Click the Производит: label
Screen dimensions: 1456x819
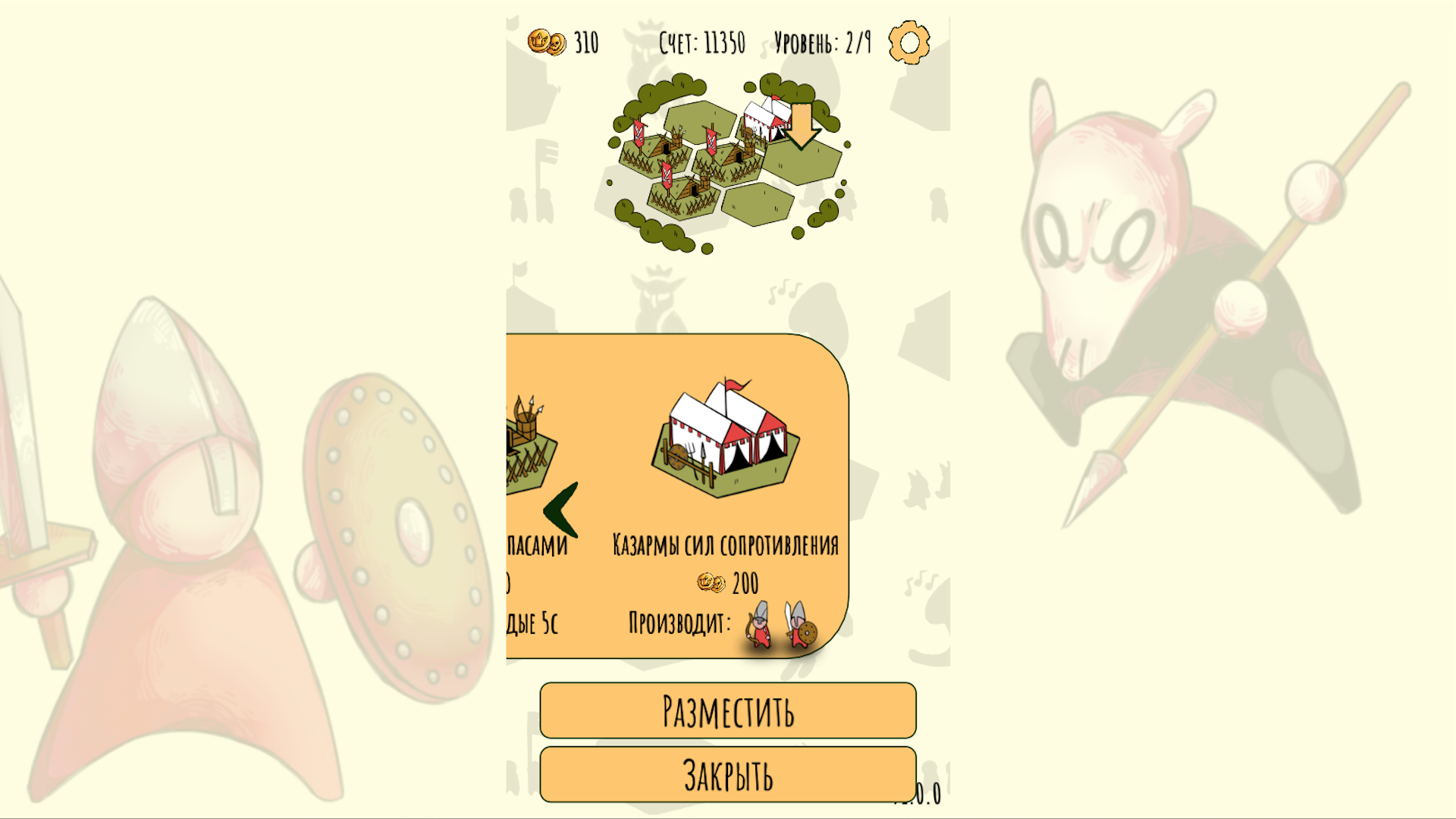tap(677, 623)
